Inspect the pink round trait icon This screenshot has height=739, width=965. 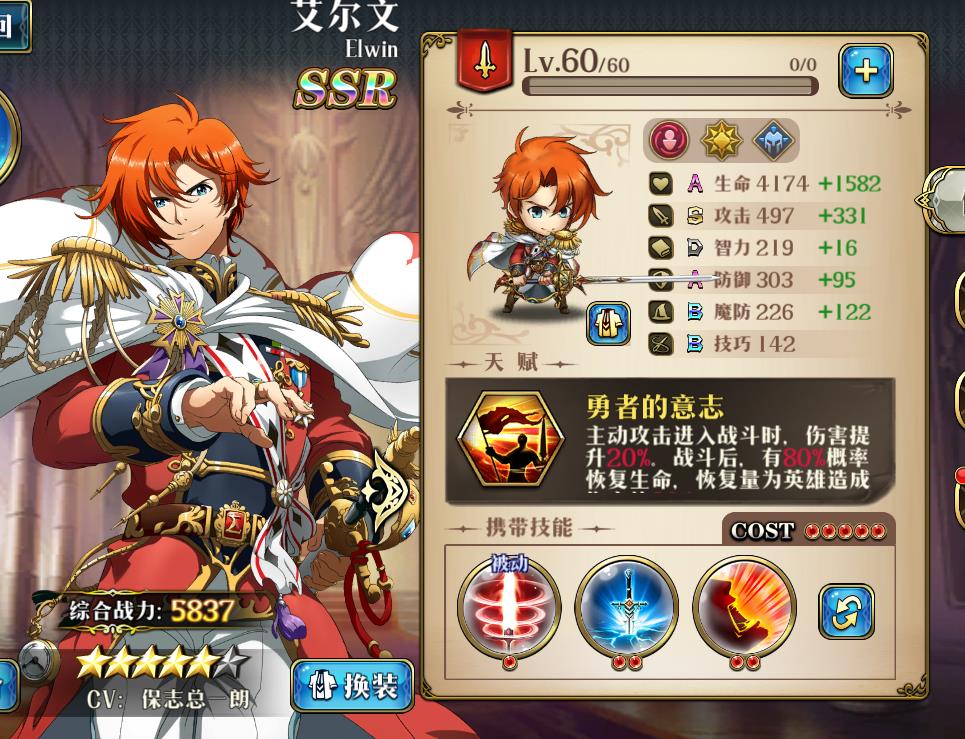click(x=669, y=141)
